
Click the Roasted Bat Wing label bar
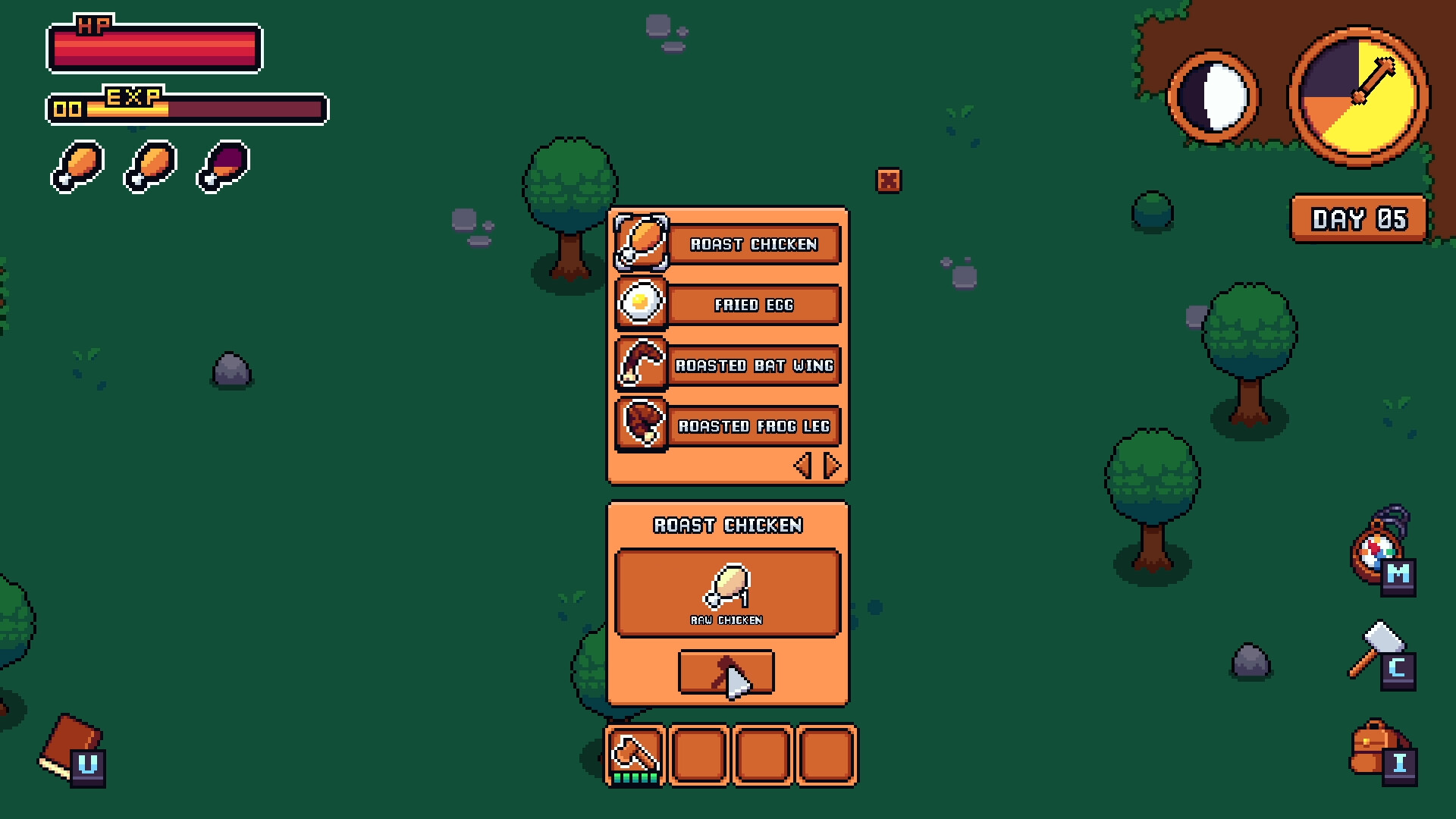click(x=756, y=366)
